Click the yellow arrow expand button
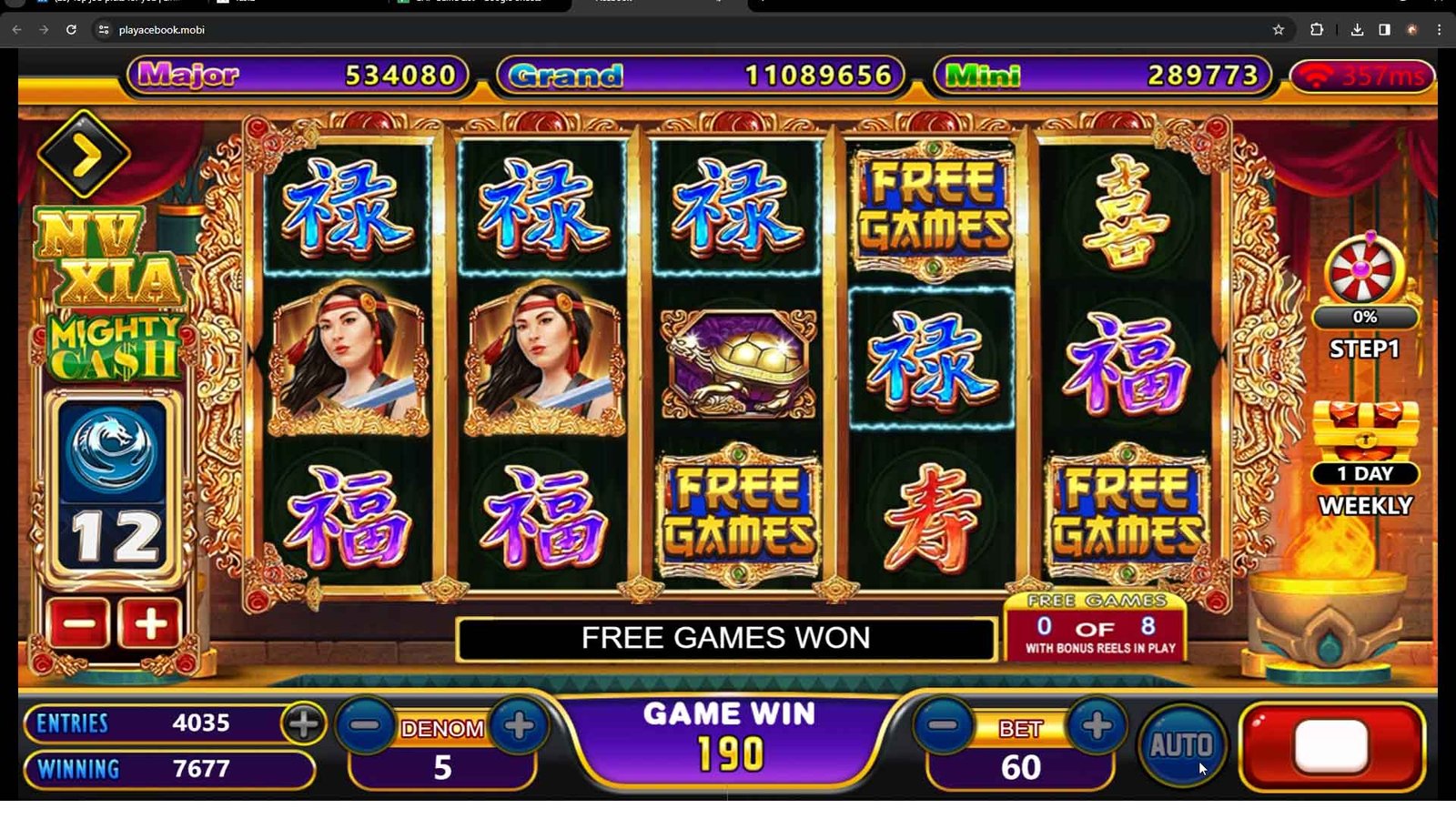 (84, 156)
